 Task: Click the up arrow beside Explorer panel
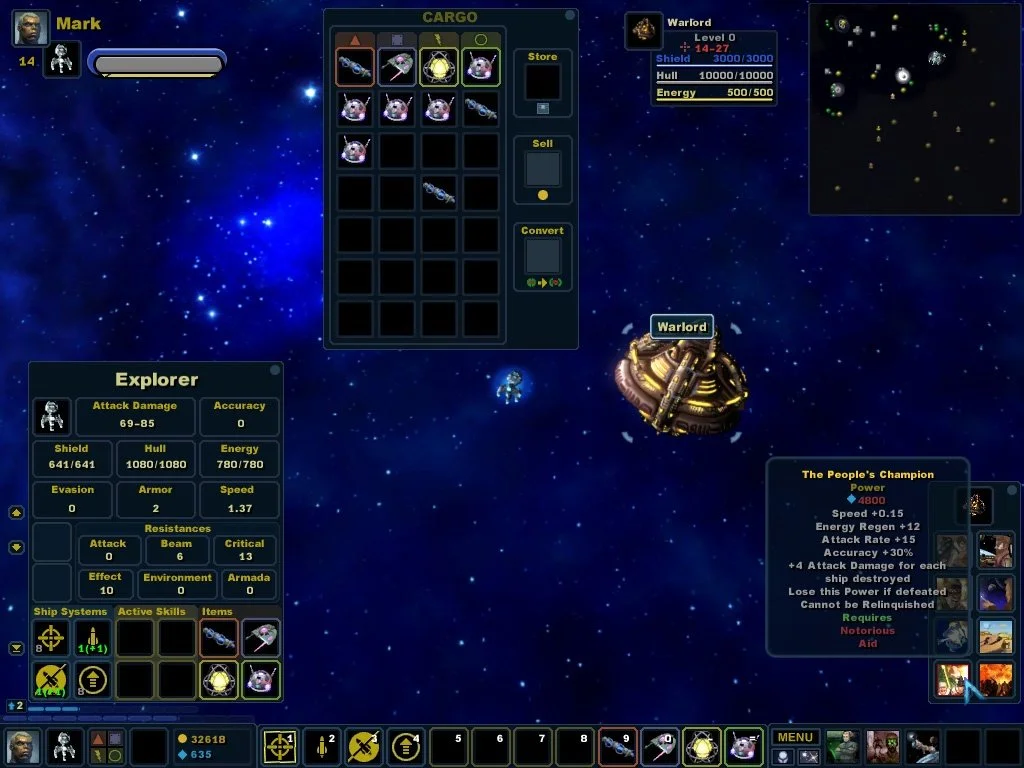coord(16,513)
